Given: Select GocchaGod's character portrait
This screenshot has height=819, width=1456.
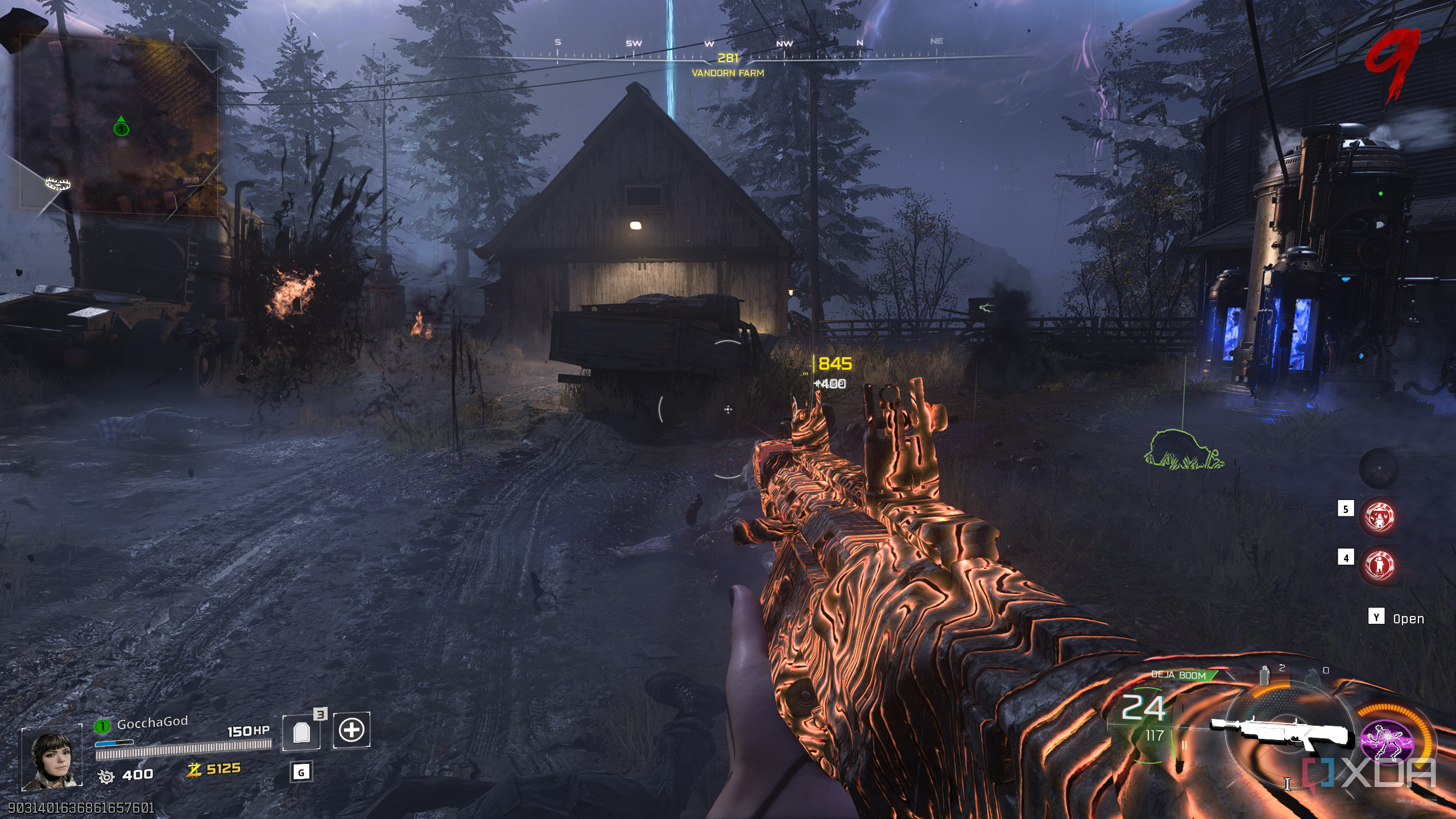Looking at the screenshot, I should click(x=52, y=759).
